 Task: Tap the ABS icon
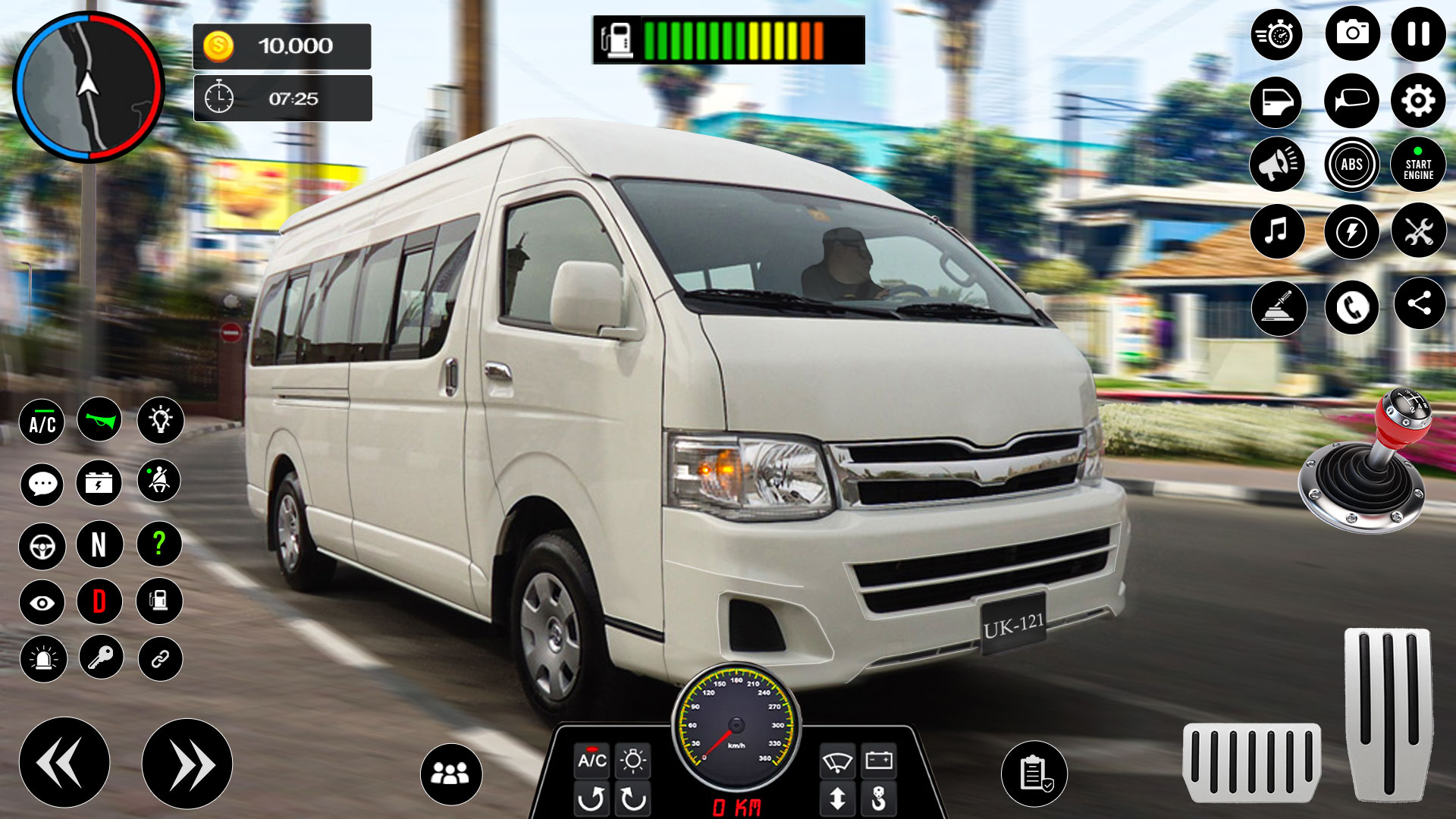(1352, 163)
